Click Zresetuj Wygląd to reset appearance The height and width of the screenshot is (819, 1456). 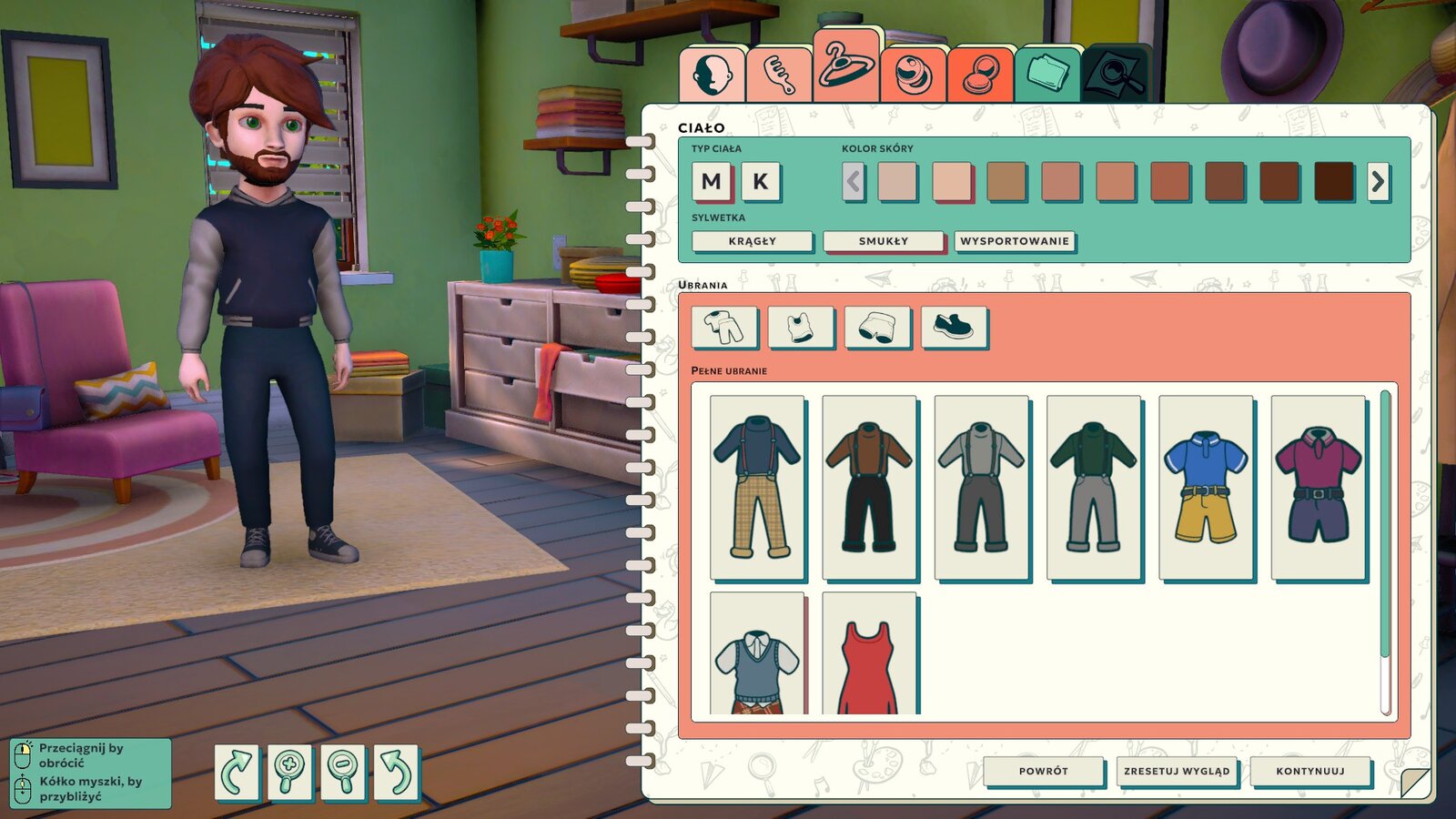[x=1176, y=771]
